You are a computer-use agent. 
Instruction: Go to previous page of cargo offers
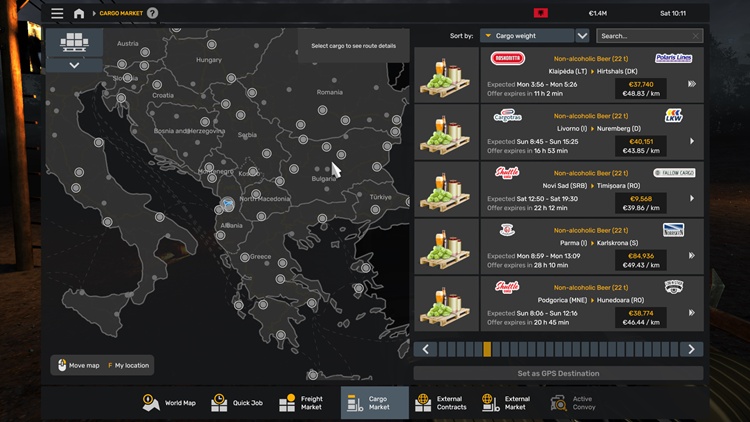tap(426, 349)
